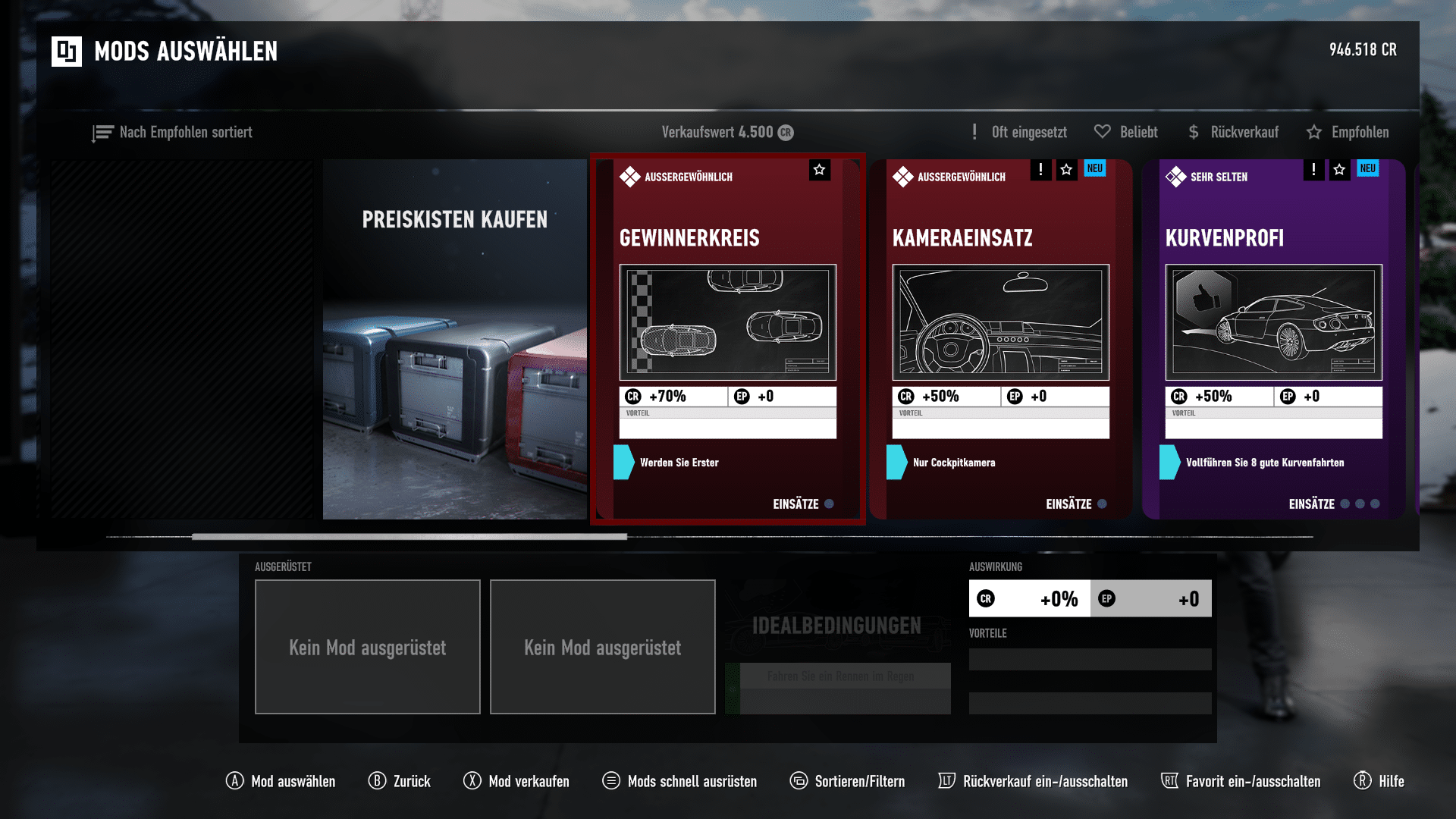Confirm with 'Mod auswählen'
The height and width of the screenshot is (819, 1456).
tap(281, 781)
